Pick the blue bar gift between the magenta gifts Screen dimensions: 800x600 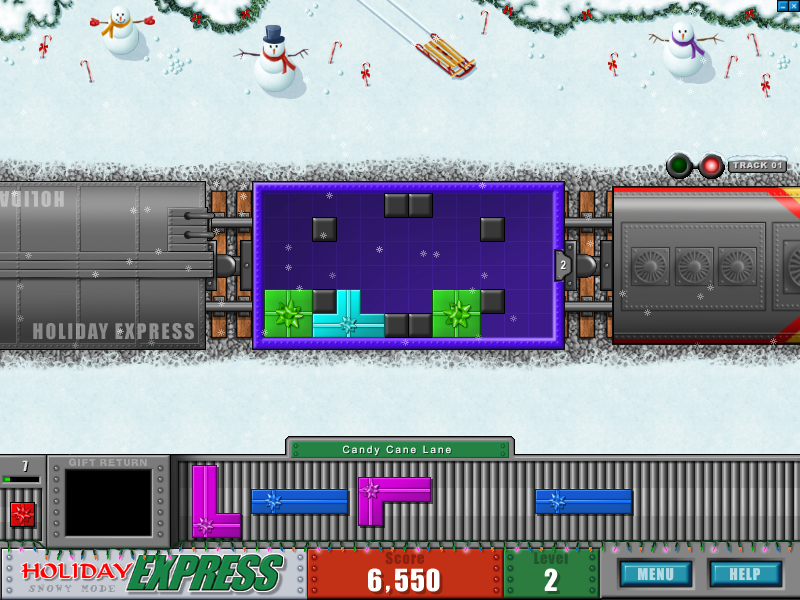pos(299,501)
